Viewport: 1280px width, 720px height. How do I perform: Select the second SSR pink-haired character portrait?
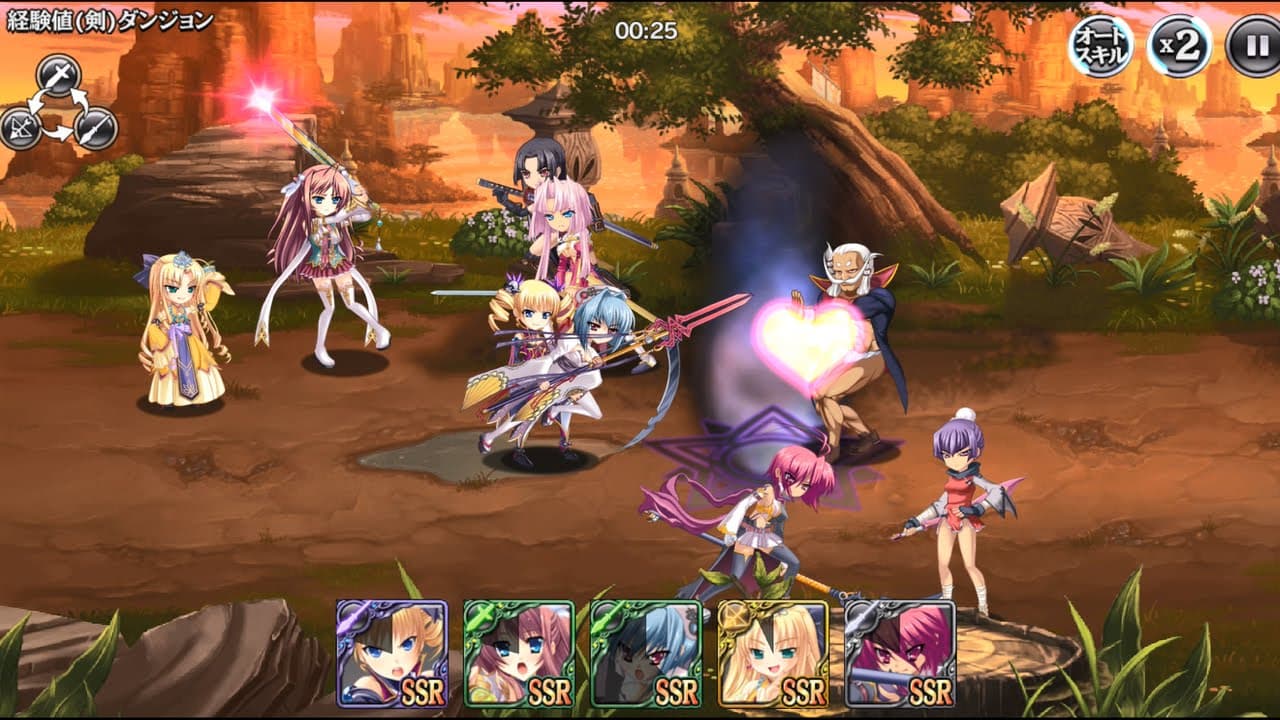(x=517, y=655)
